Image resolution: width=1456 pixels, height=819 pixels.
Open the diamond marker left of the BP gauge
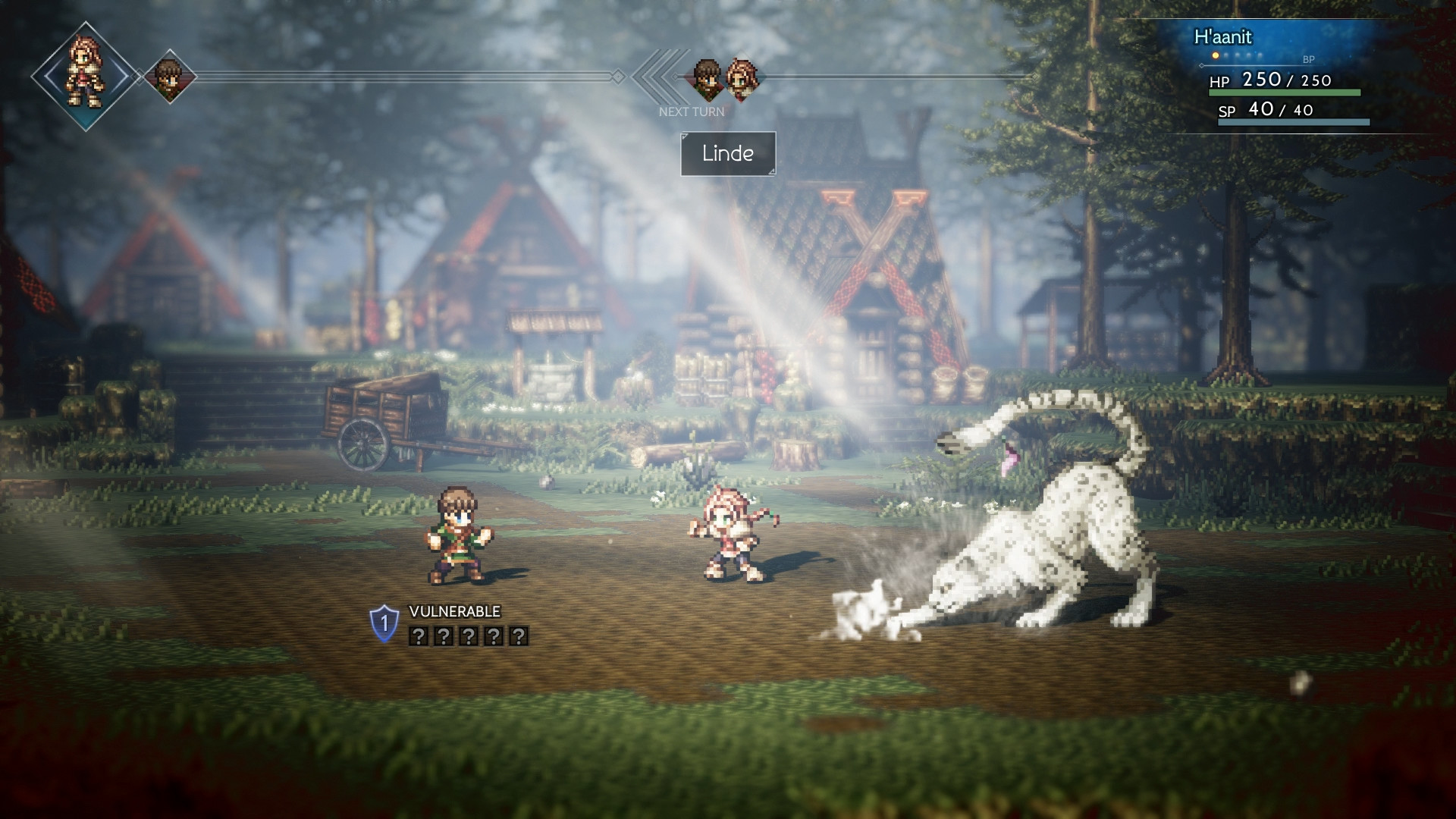1201,66
